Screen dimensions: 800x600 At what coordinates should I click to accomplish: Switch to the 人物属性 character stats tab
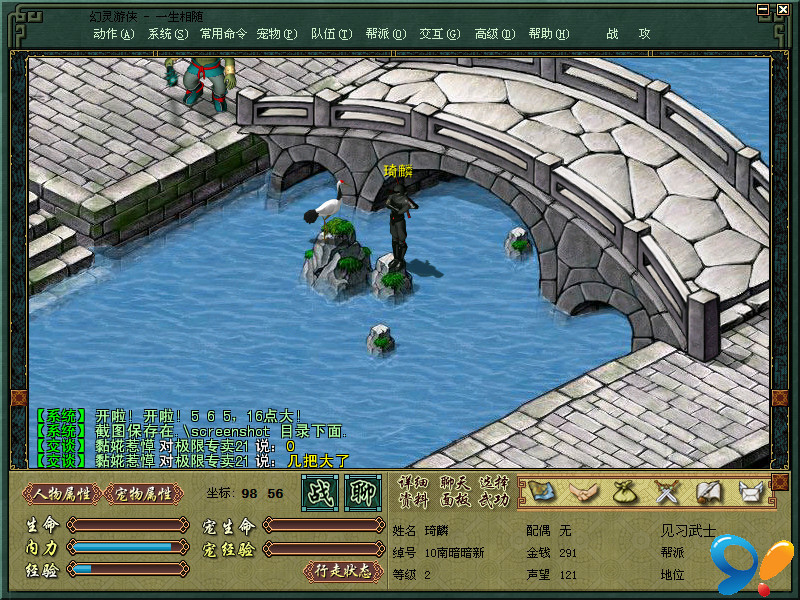tap(62, 493)
